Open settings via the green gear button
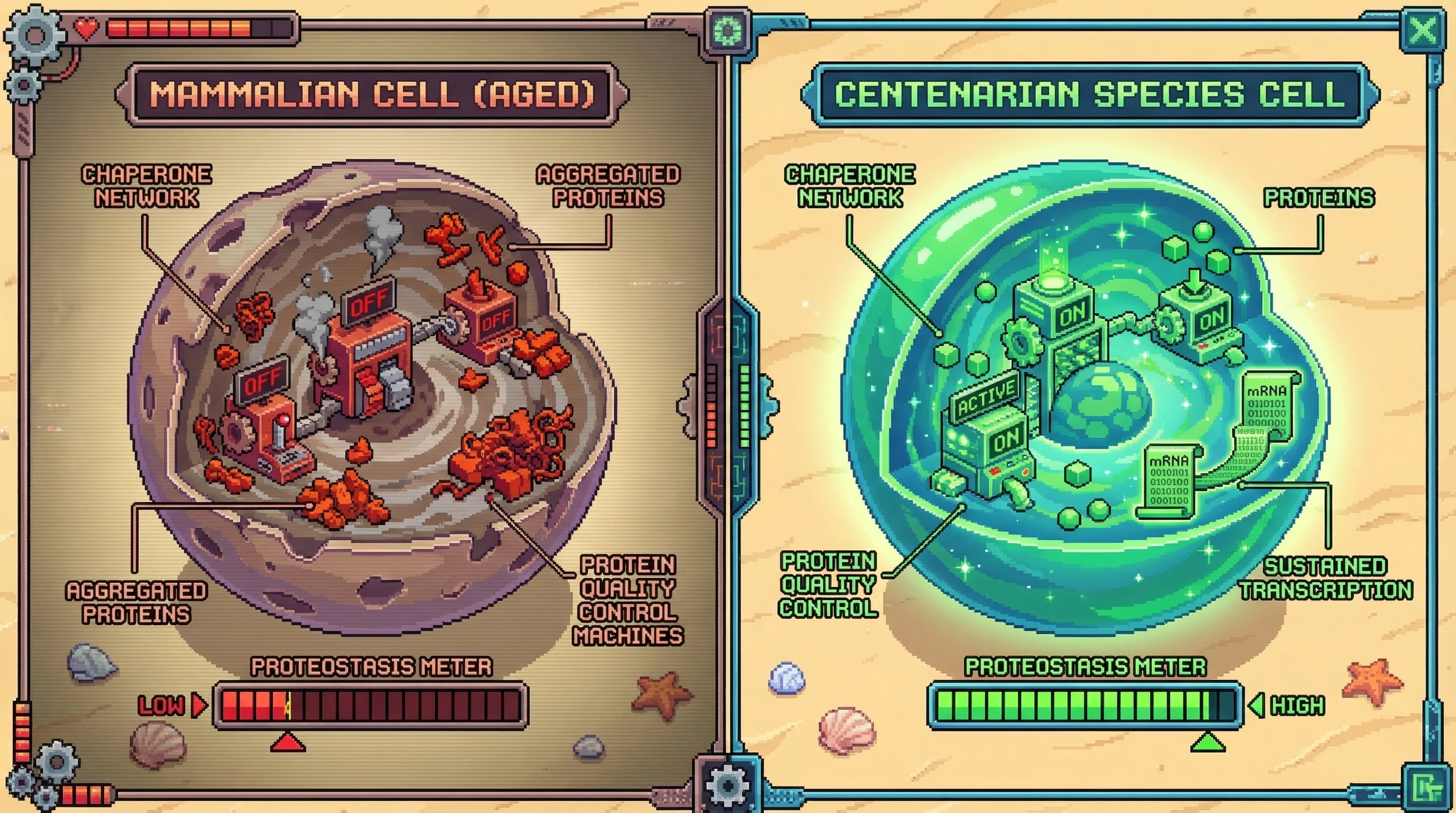This screenshot has height=813, width=1456. pos(727,30)
